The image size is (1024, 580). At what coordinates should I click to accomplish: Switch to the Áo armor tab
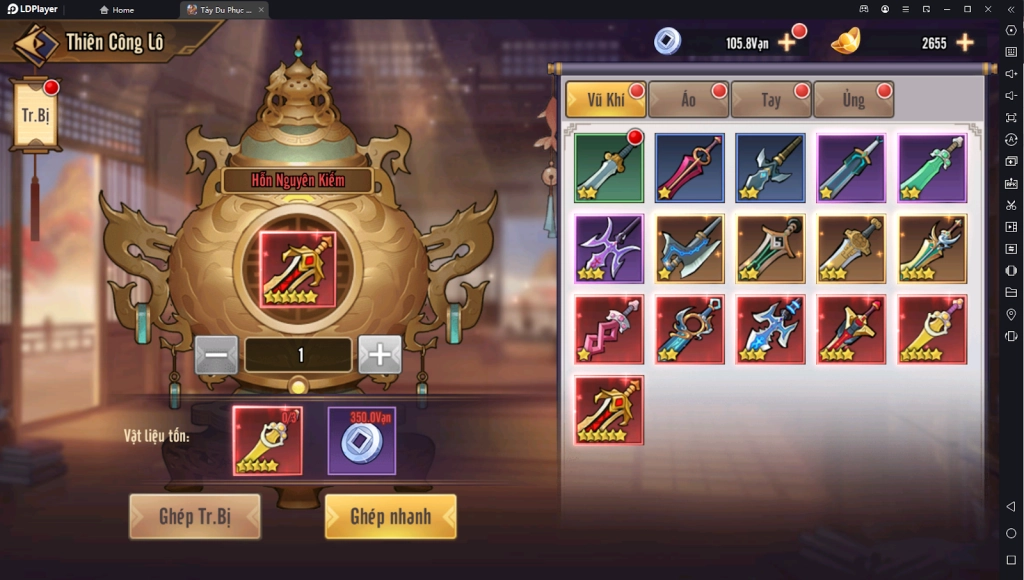coord(688,100)
